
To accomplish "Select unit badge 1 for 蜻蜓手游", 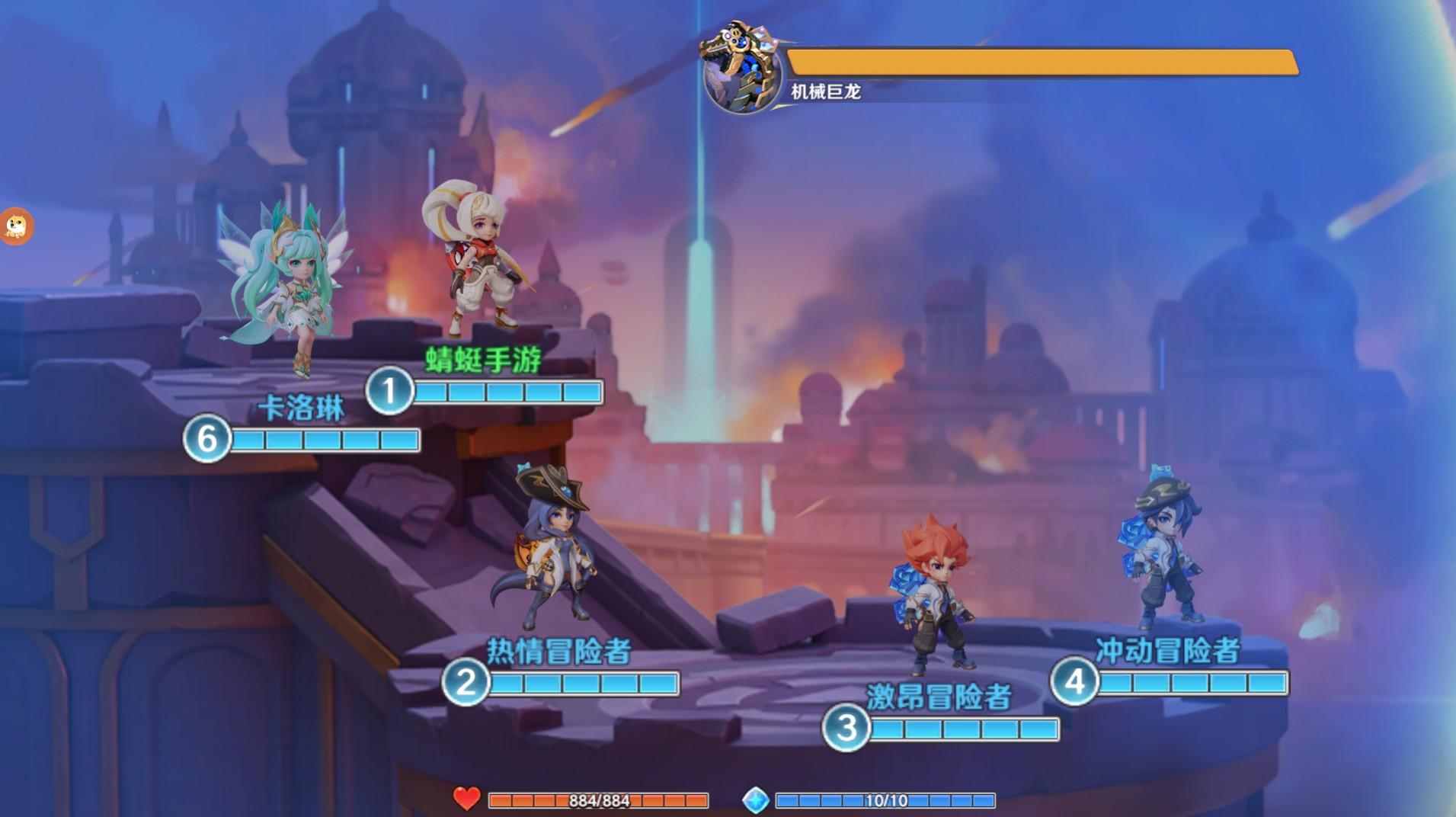I will (389, 391).
